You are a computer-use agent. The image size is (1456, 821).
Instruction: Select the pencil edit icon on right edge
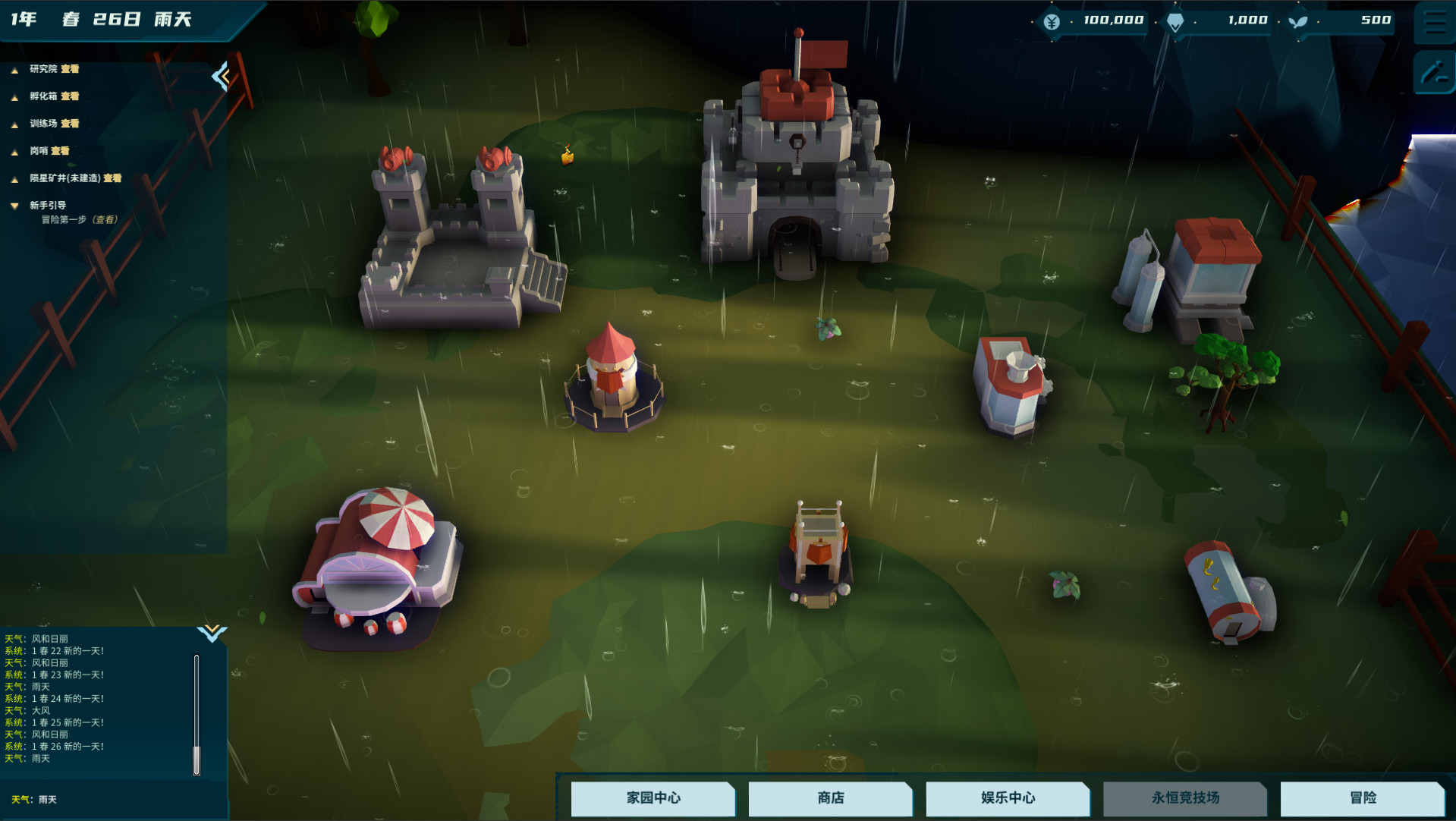(1435, 74)
